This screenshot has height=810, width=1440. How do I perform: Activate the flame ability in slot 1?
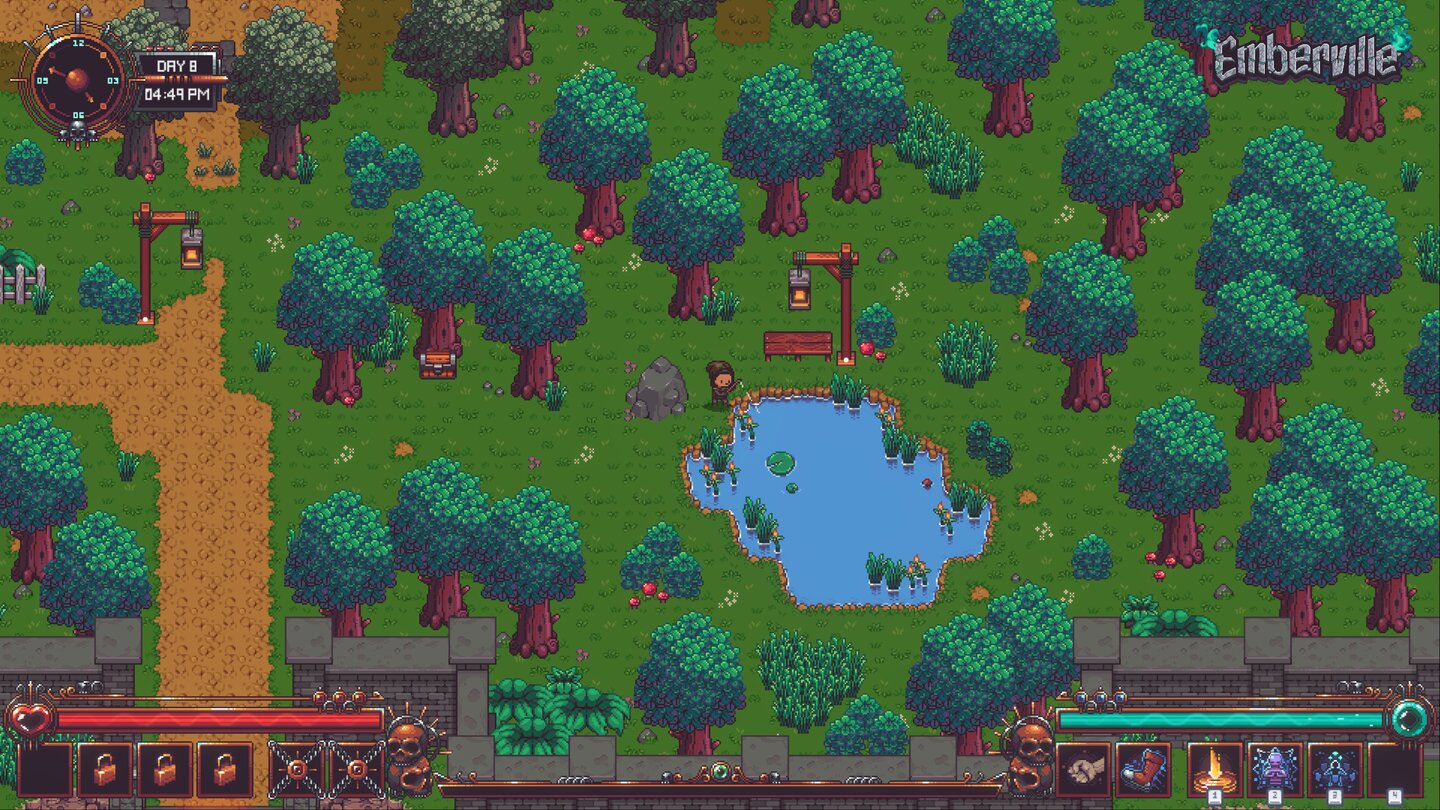1215,766
